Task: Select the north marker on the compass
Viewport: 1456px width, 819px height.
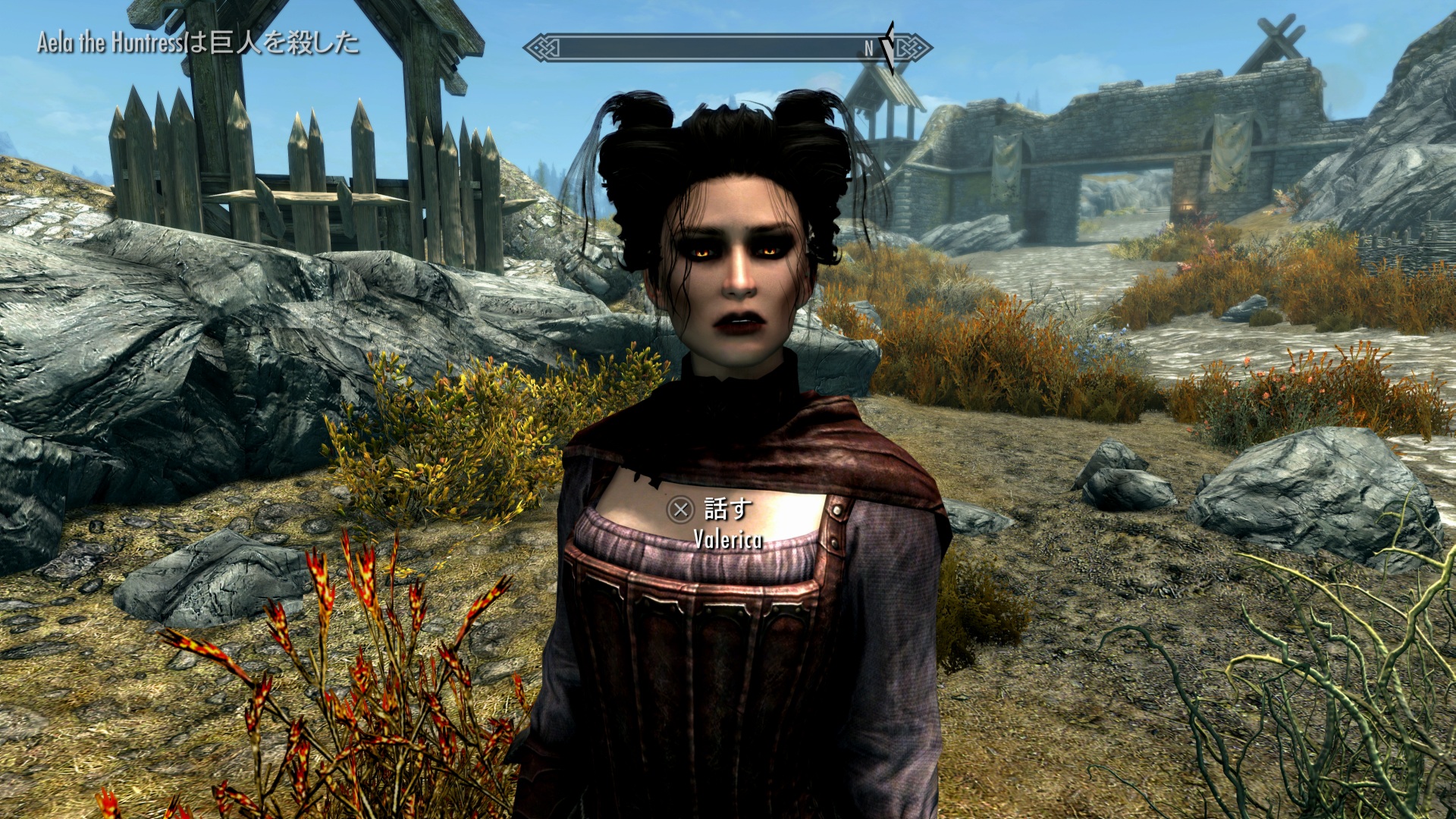Action: pos(869,49)
